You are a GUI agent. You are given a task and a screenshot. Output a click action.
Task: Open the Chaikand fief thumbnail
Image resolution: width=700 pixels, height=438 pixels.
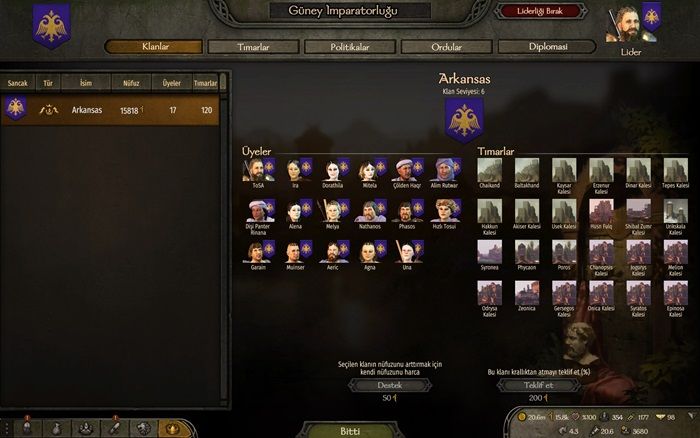pyautogui.click(x=490, y=171)
